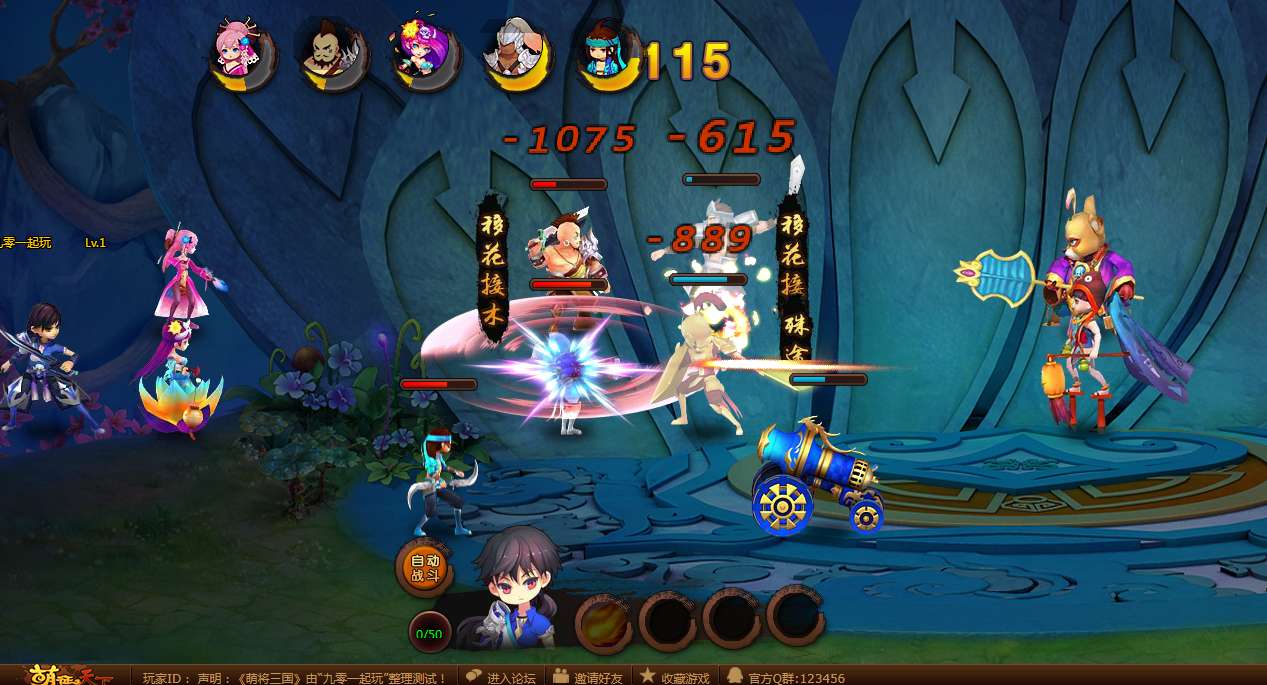Open the 官方Q群 group link
The image size is (1267, 685).
point(786,677)
